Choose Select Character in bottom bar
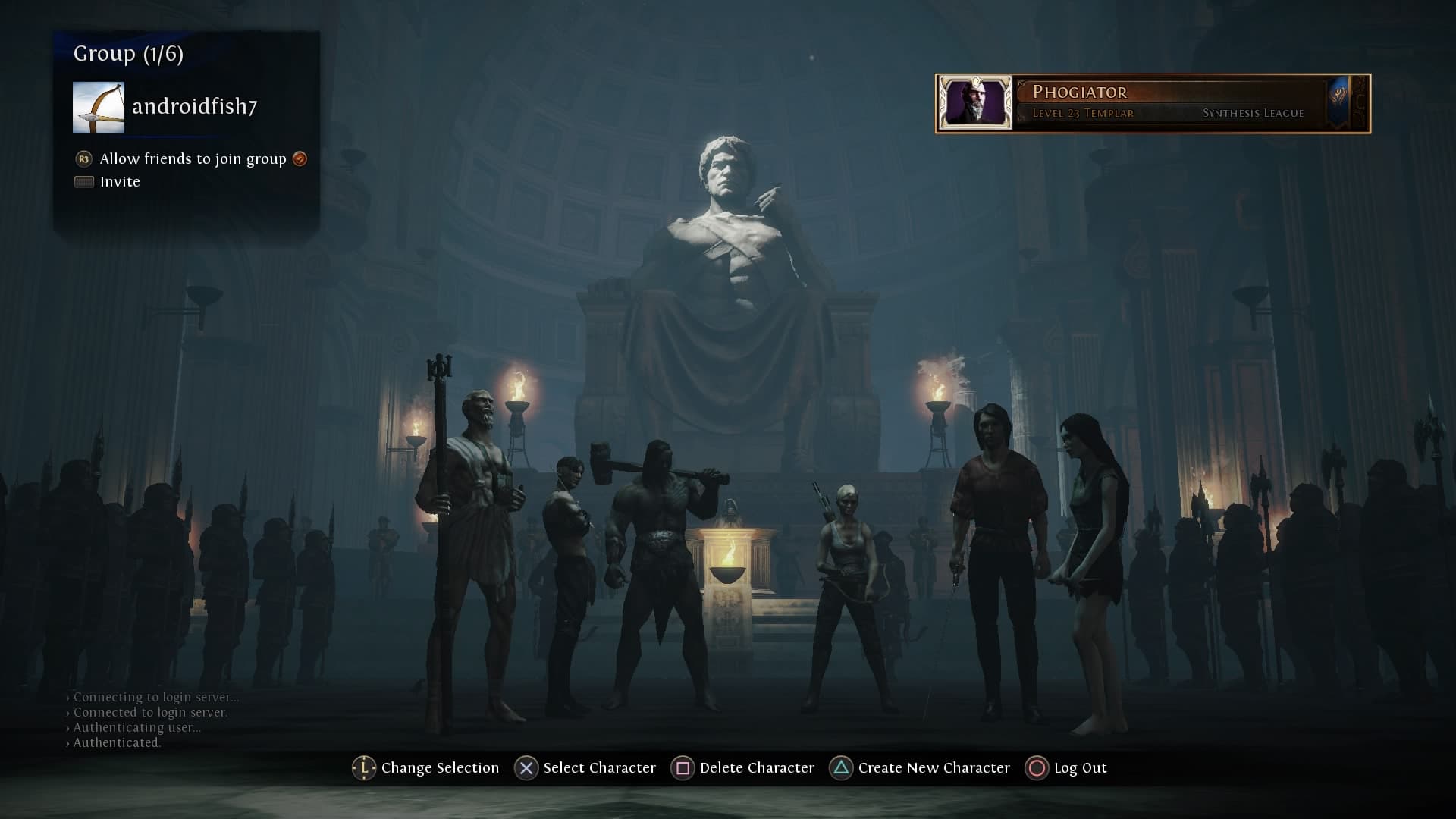This screenshot has width=1456, height=819. (x=585, y=768)
